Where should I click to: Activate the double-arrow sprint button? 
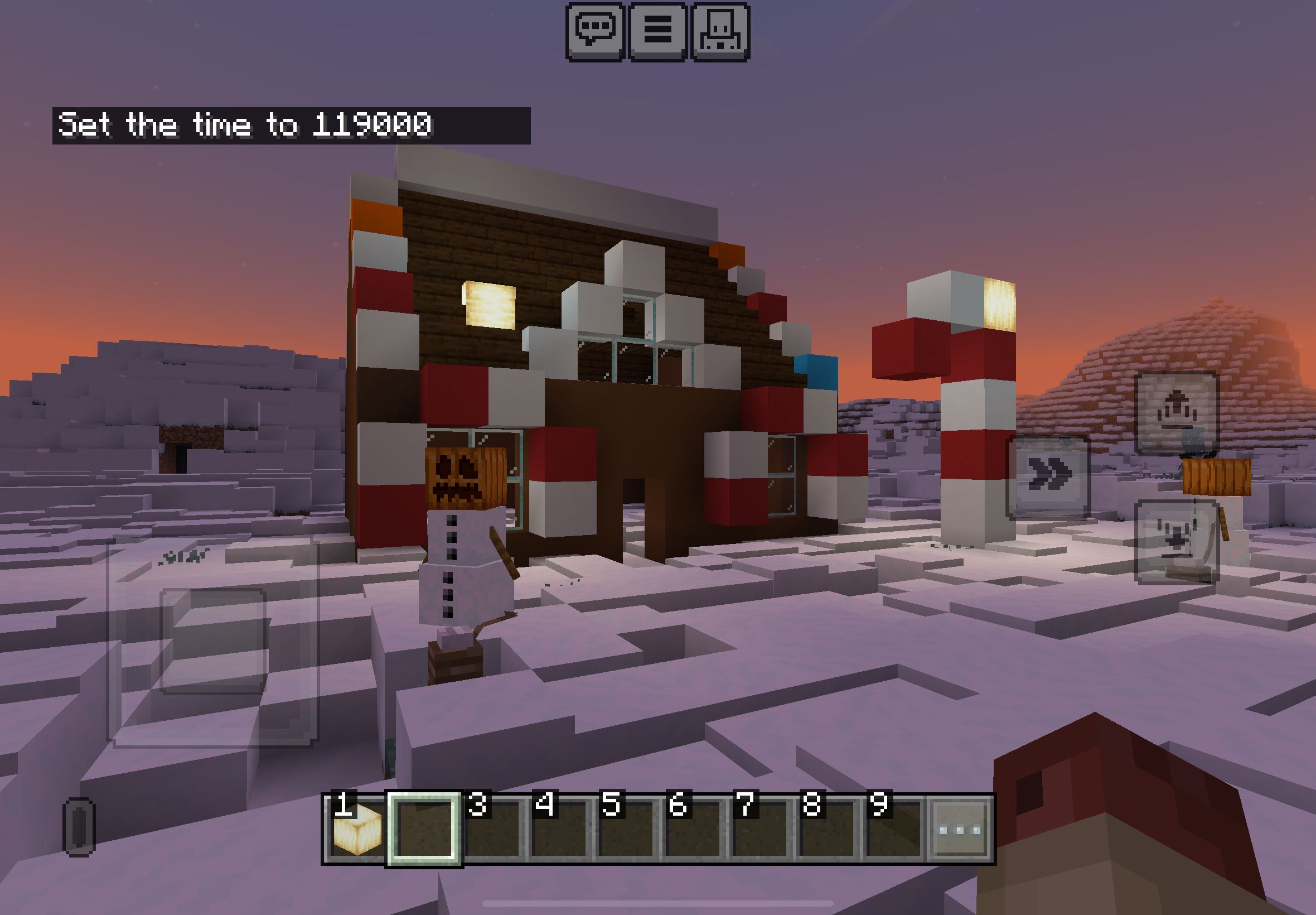pyautogui.click(x=1048, y=476)
